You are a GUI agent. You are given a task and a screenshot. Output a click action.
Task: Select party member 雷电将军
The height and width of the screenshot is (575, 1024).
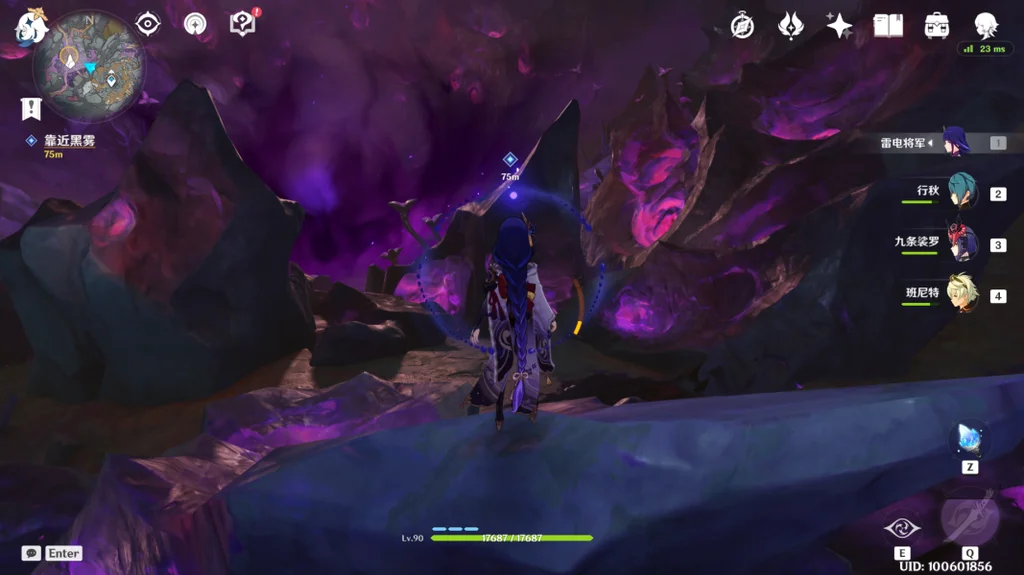(x=954, y=142)
